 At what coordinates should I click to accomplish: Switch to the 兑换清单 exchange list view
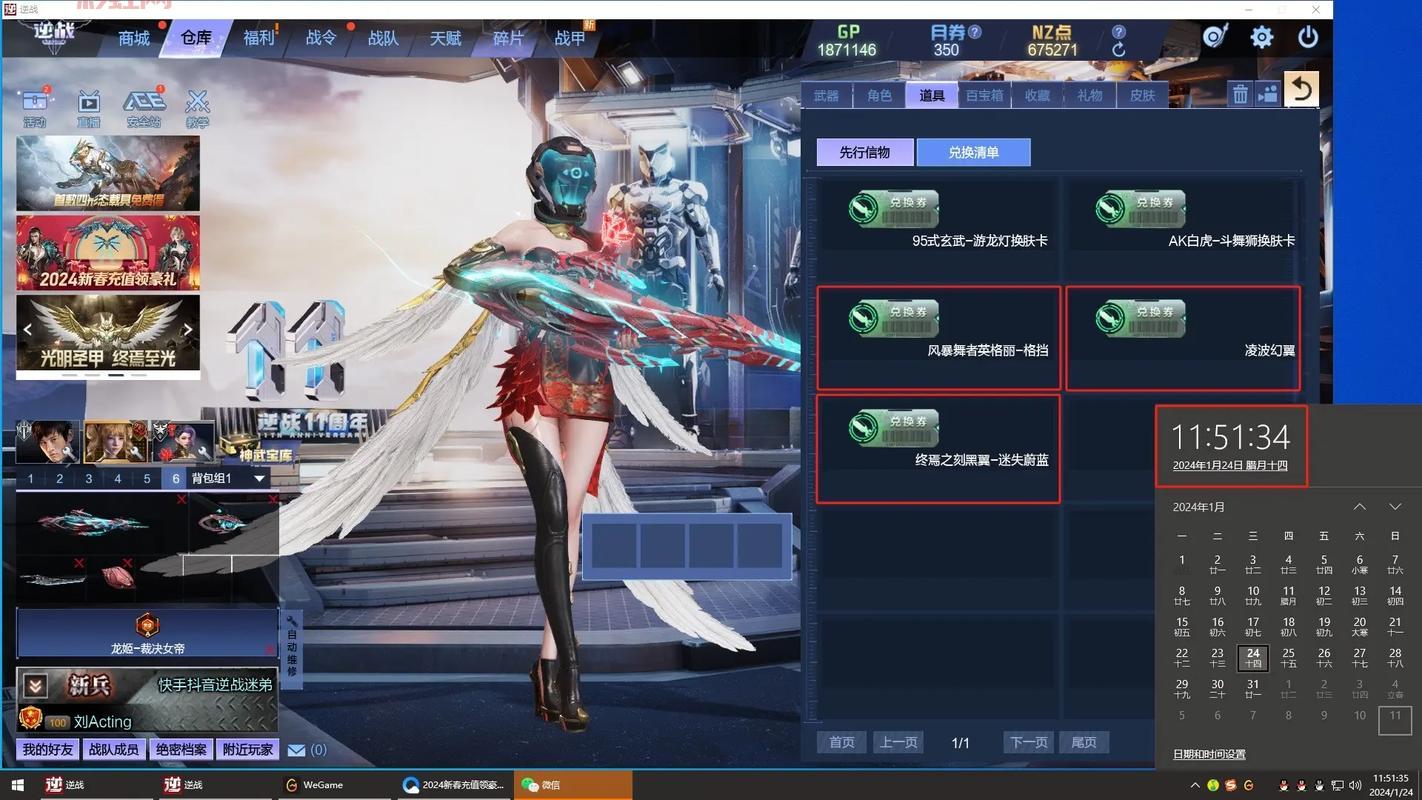[973, 151]
